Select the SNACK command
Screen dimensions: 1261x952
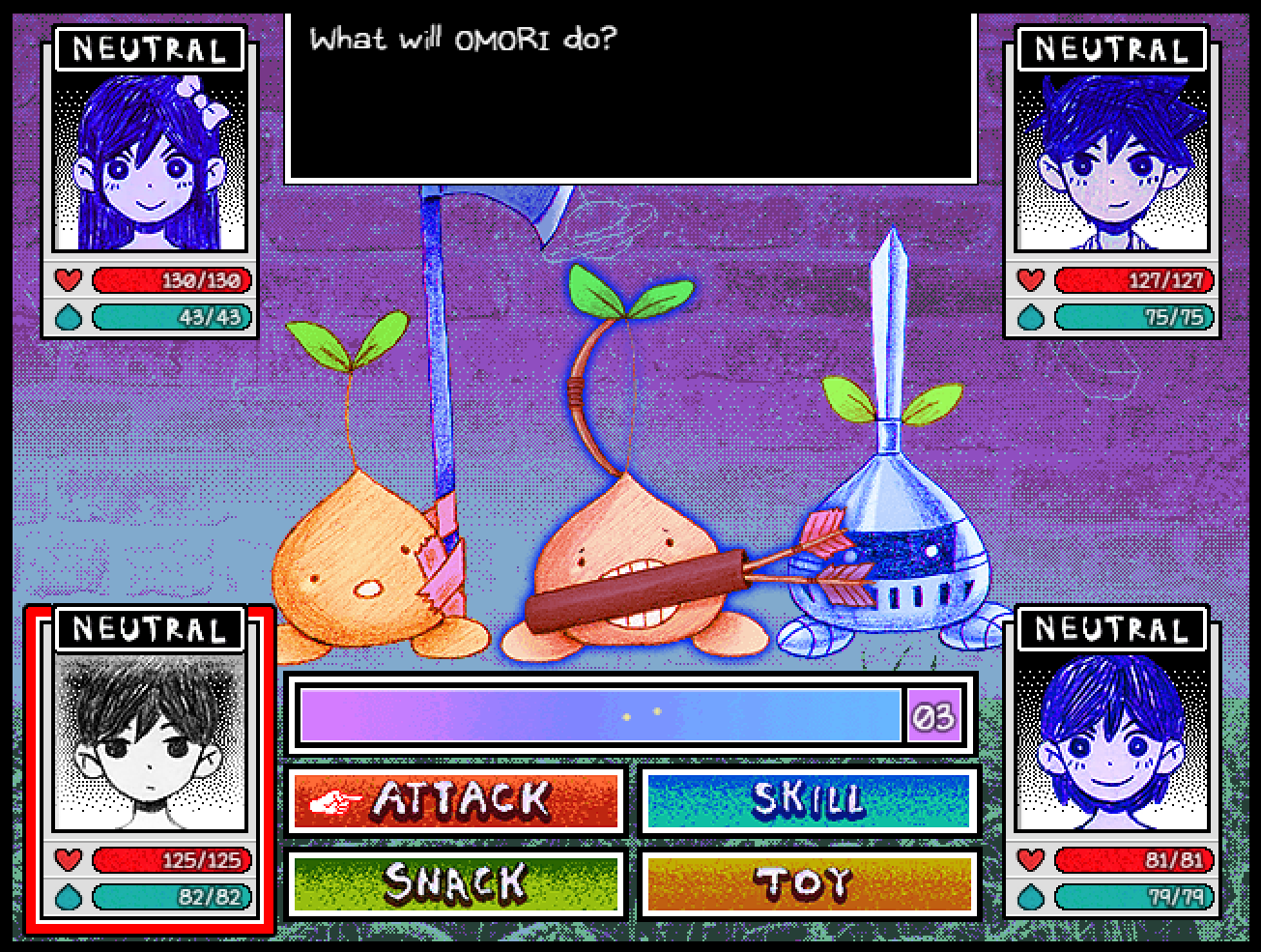click(x=455, y=883)
